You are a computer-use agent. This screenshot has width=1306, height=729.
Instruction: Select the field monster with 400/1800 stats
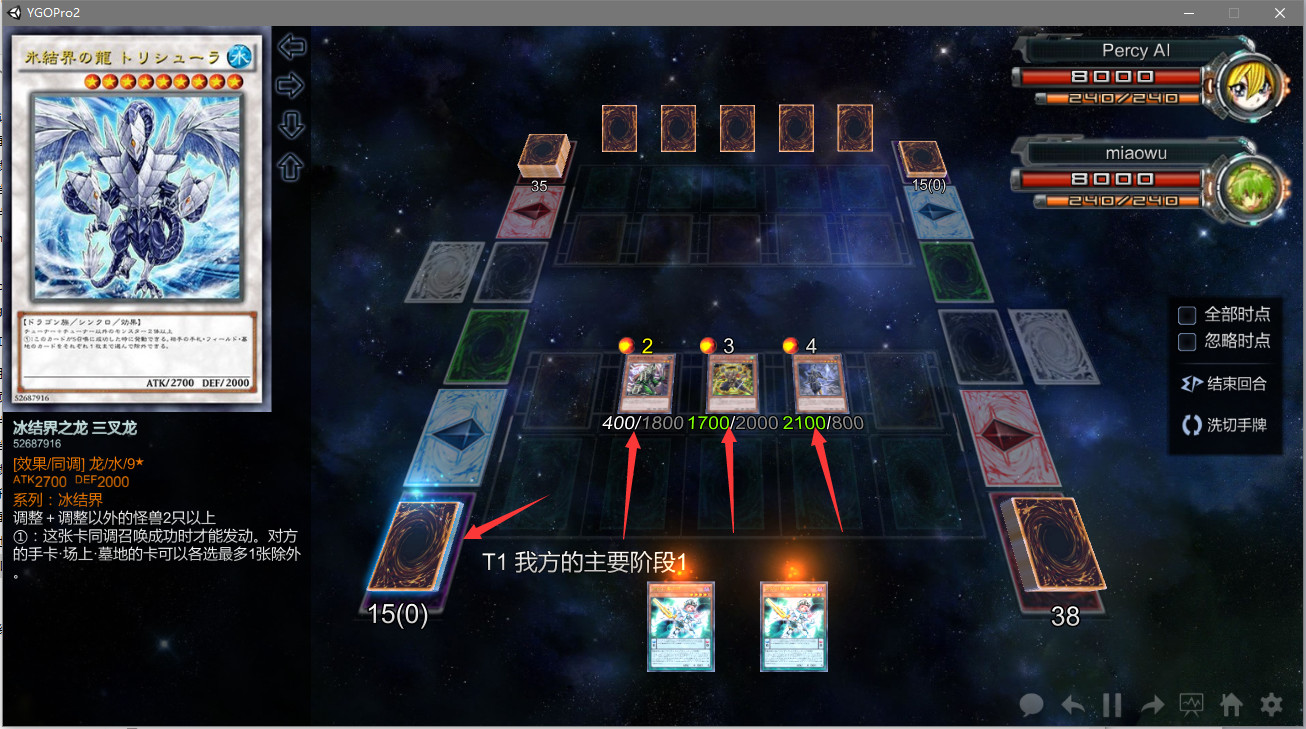[645, 384]
